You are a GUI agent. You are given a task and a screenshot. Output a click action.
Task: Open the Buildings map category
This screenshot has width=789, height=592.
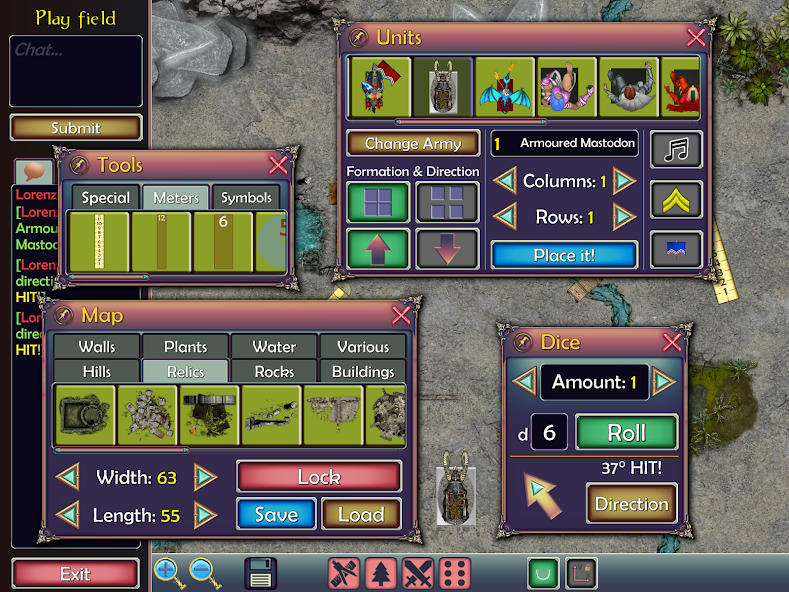(363, 372)
